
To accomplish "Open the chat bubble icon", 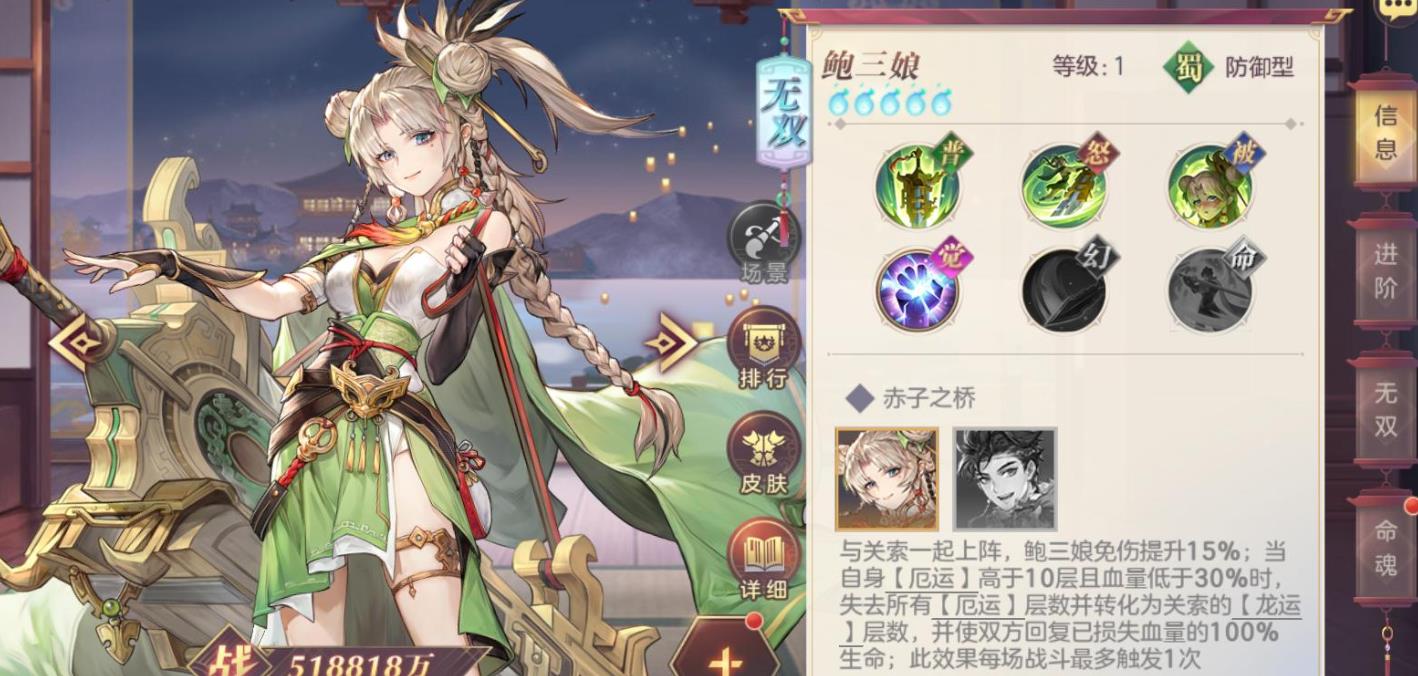I will (1399, 10).
